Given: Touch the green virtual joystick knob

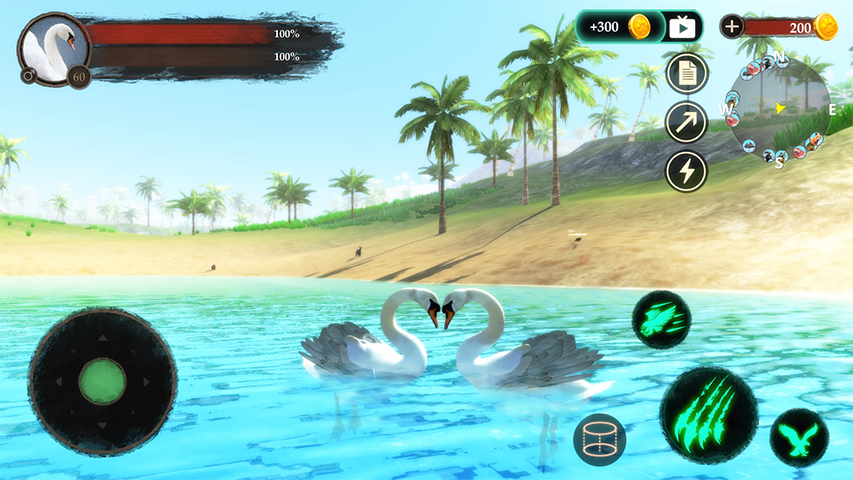Looking at the screenshot, I should tap(102, 381).
